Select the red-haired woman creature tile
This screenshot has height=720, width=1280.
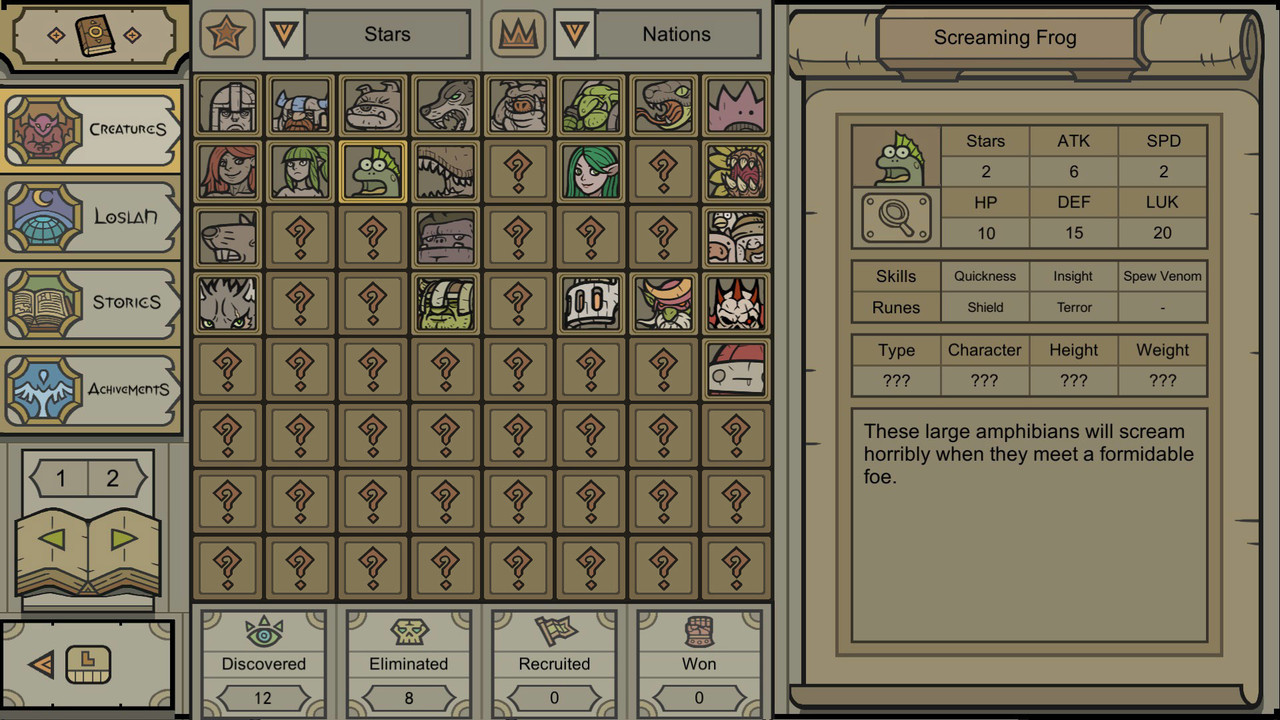(x=228, y=172)
